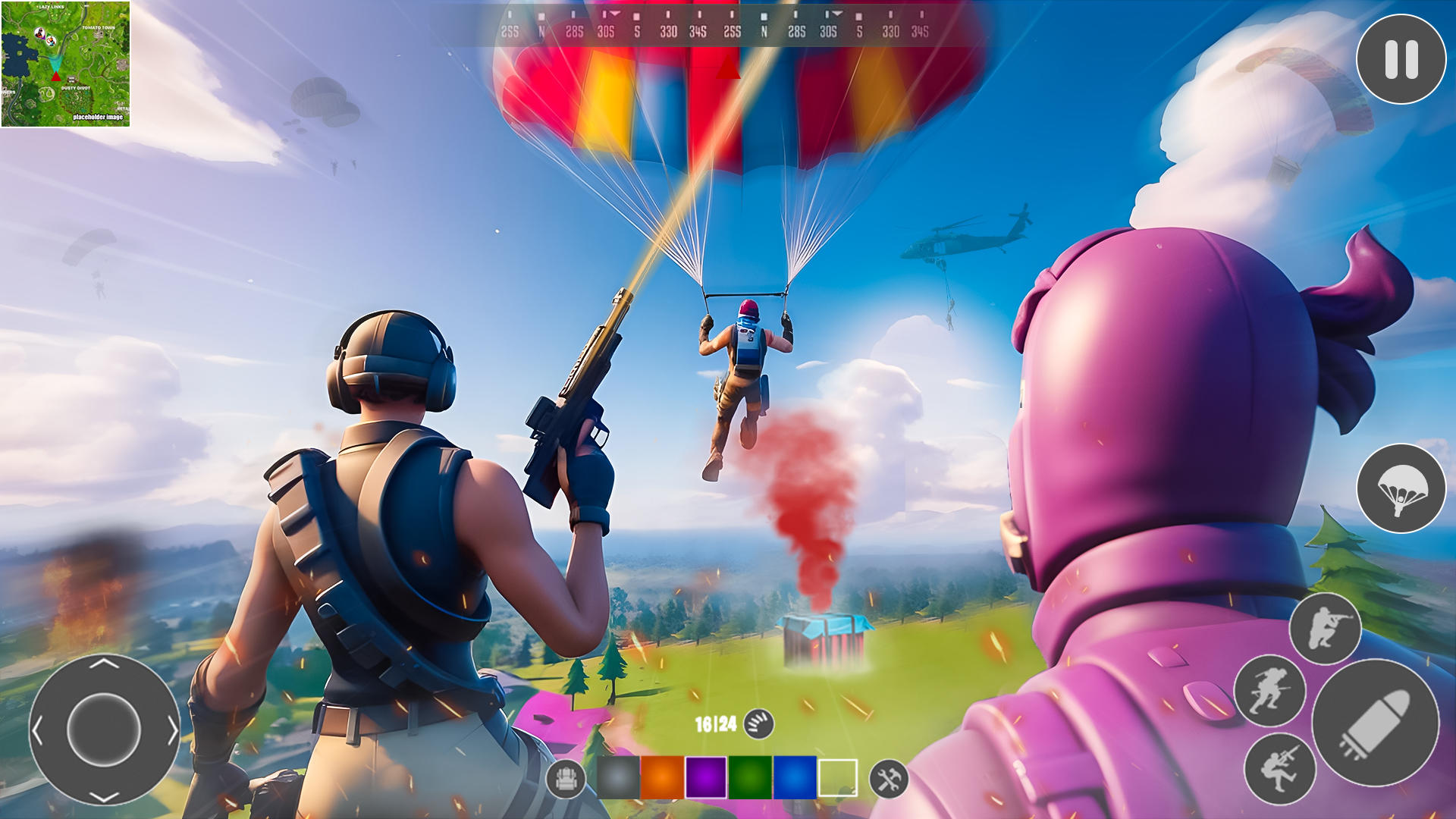Viewport: 1456px width, 819px height.
Task: Tap the melee fist icon near ammo counter
Action: point(758,724)
